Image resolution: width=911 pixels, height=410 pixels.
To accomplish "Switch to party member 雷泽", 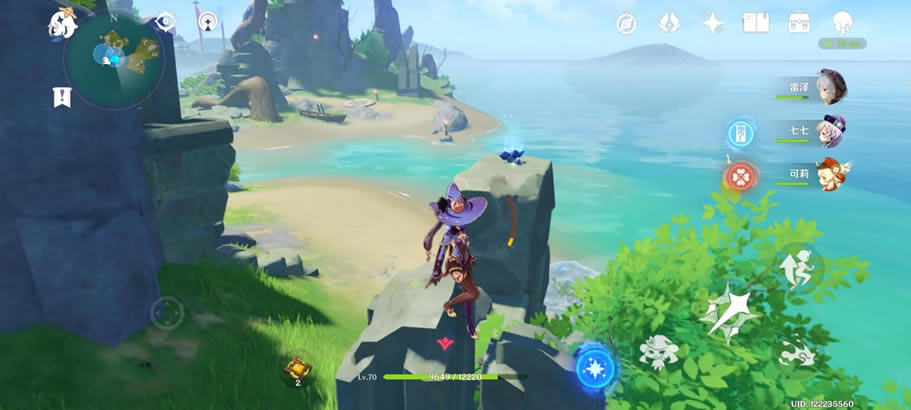I will (830, 87).
